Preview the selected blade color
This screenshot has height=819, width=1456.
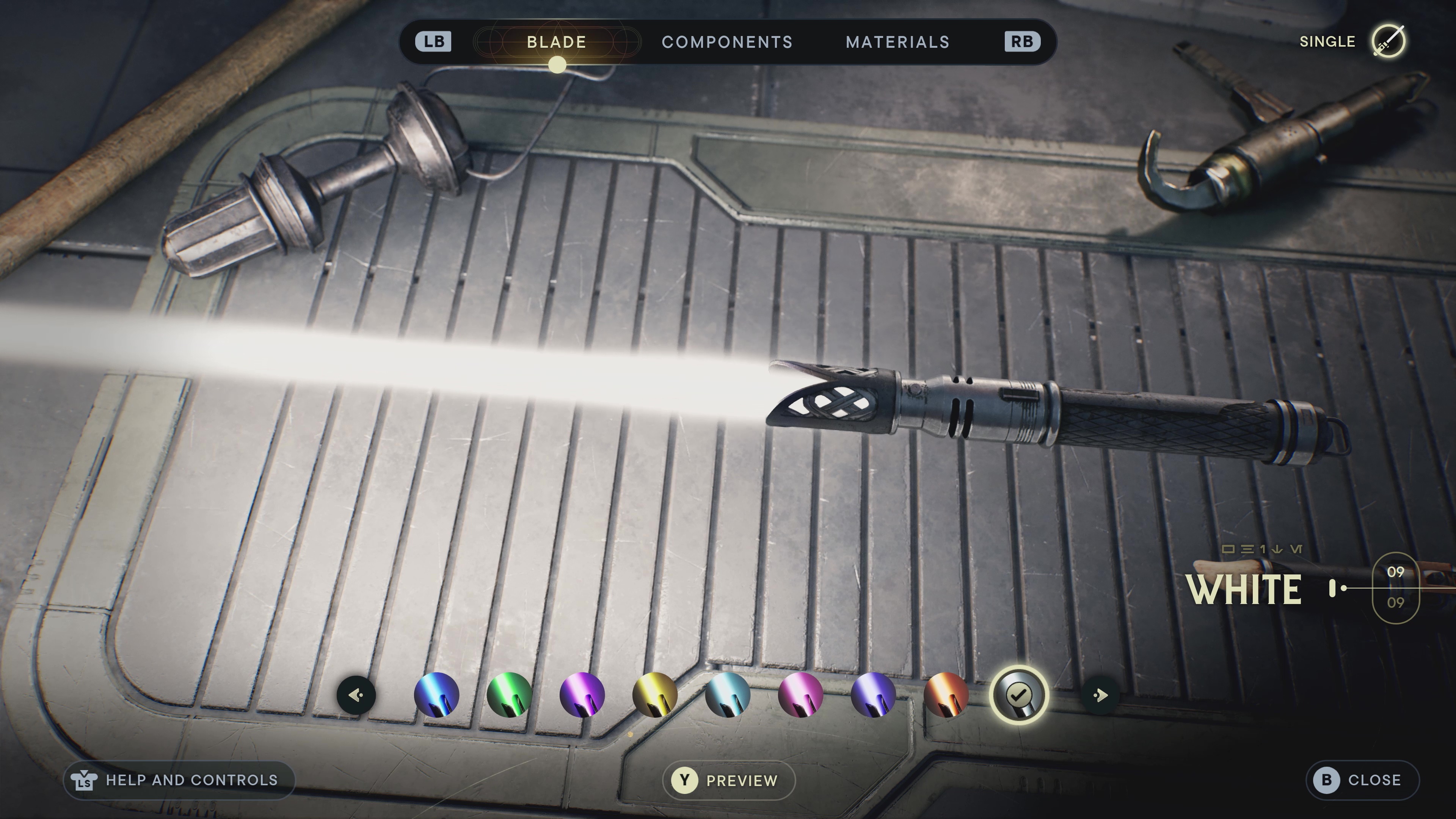coord(728,780)
